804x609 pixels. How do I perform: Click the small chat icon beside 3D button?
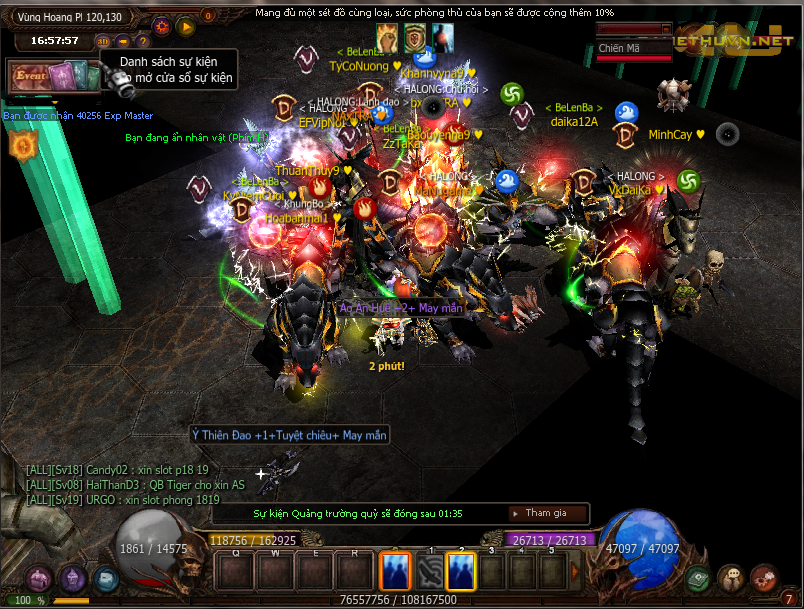coord(124,41)
